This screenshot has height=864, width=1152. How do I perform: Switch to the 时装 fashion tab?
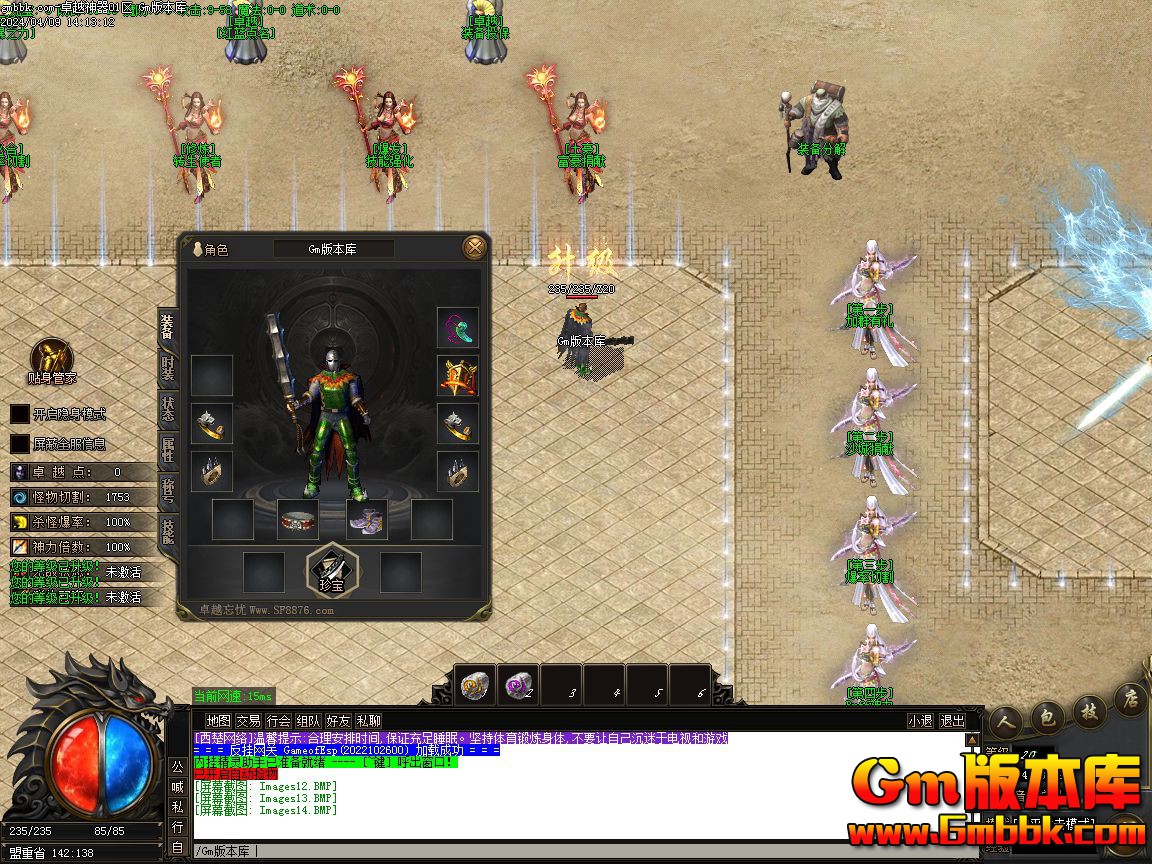coord(168,369)
